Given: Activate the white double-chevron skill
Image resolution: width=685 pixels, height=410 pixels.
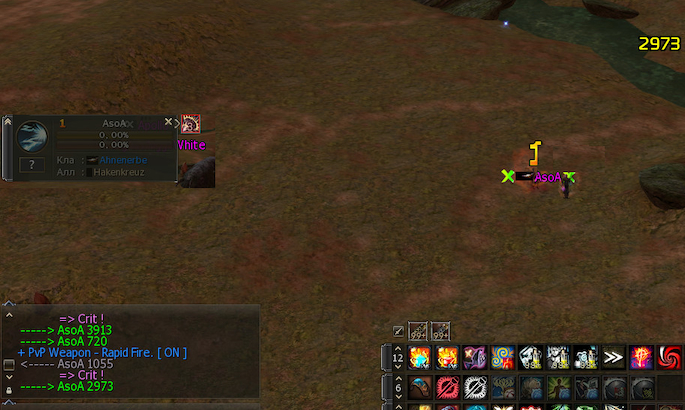Looking at the screenshot, I should click(x=613, y=357).
